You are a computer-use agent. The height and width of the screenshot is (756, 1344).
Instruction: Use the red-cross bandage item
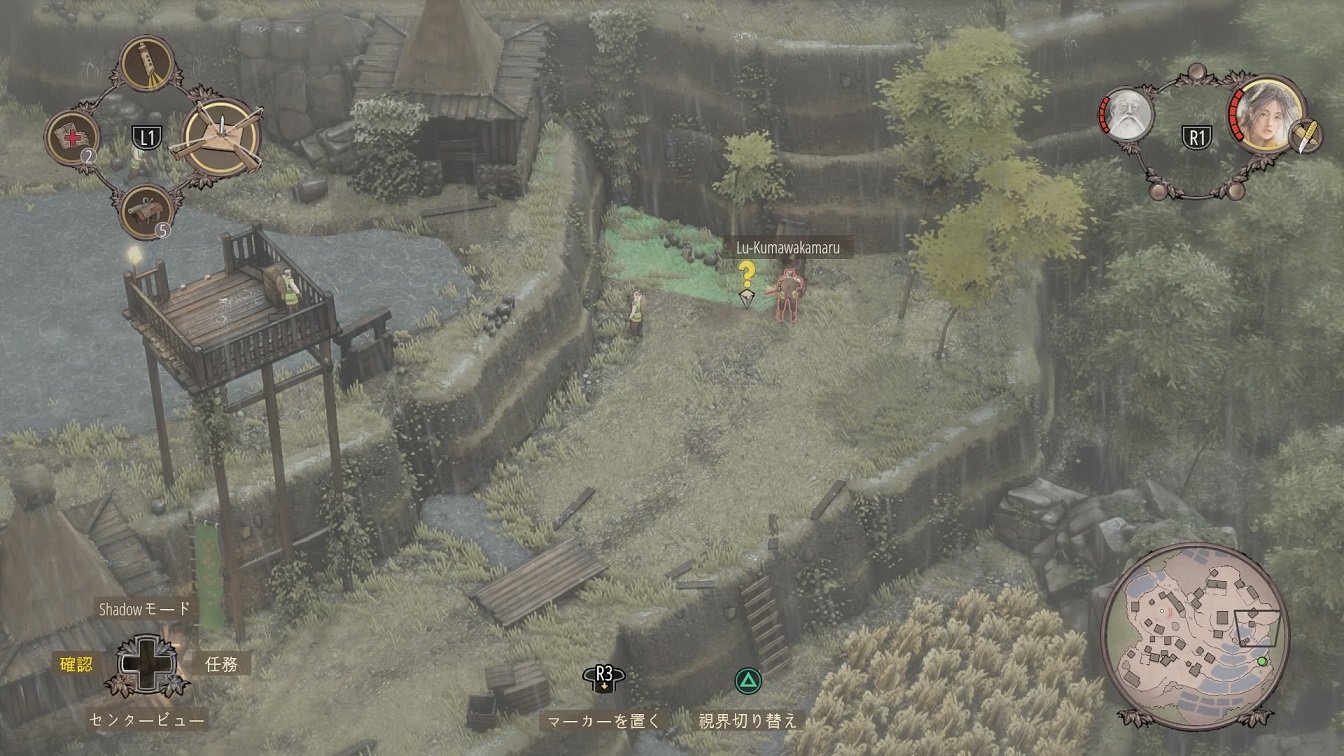73,137
